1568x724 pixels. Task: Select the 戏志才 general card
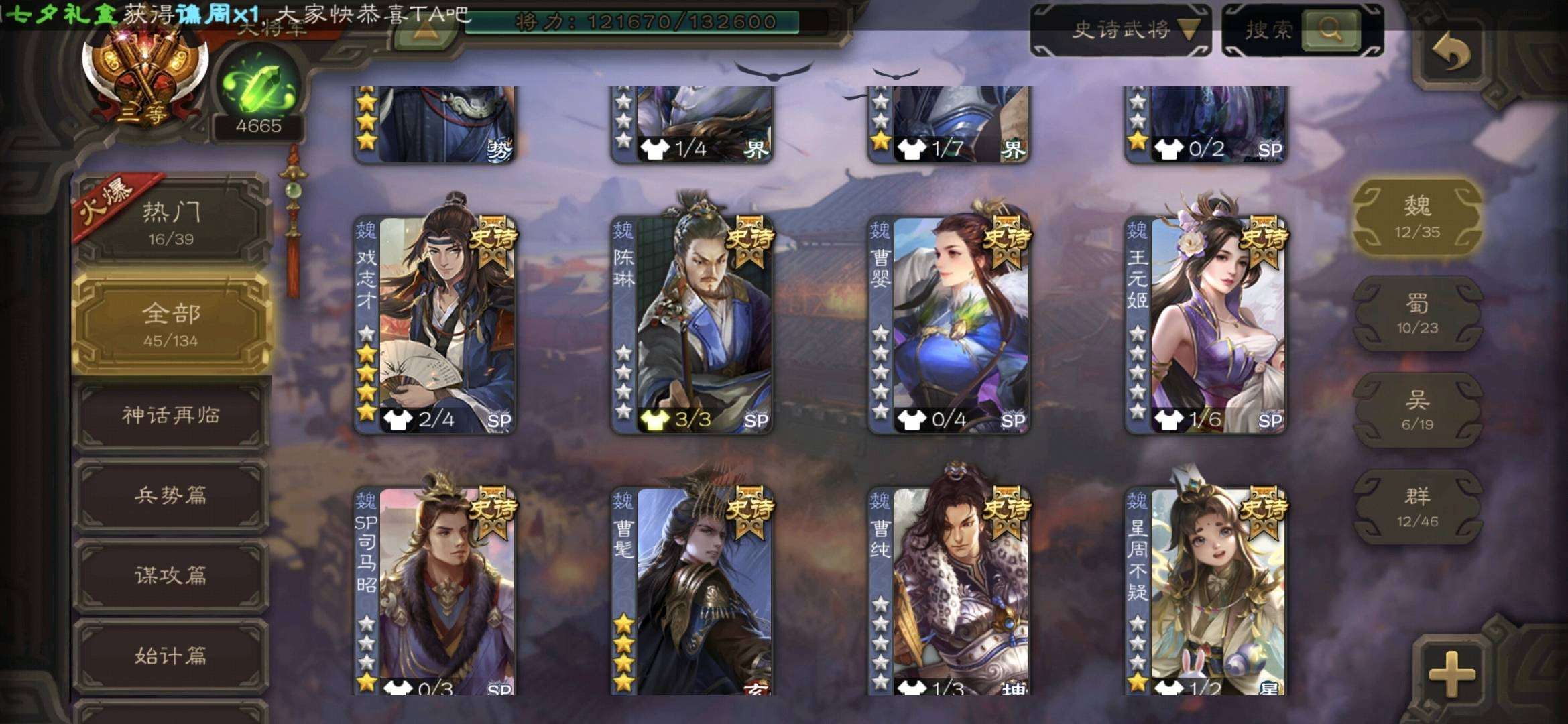[436, 325]
